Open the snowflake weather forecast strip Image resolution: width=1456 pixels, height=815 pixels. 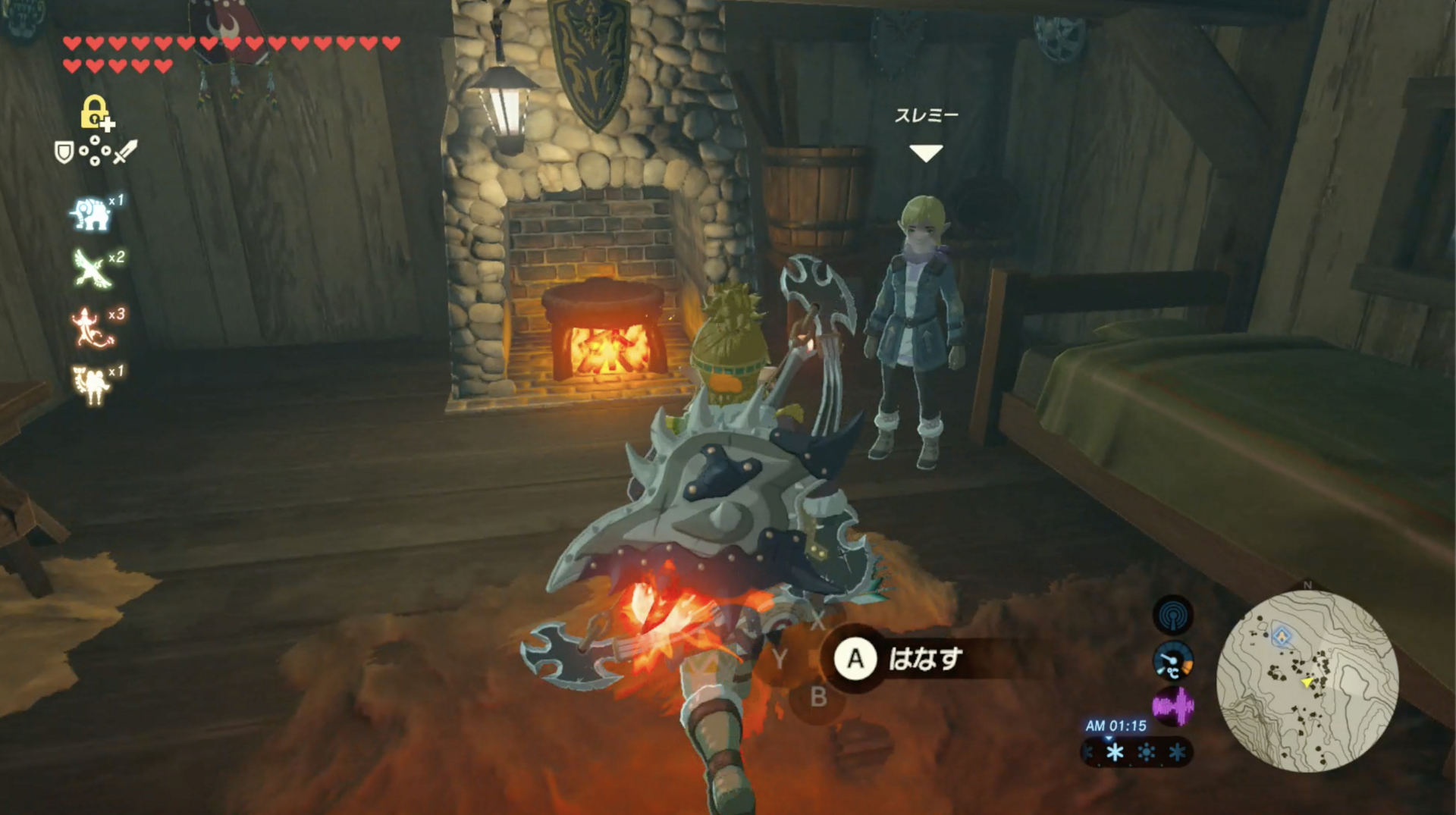pos(1136,752)
